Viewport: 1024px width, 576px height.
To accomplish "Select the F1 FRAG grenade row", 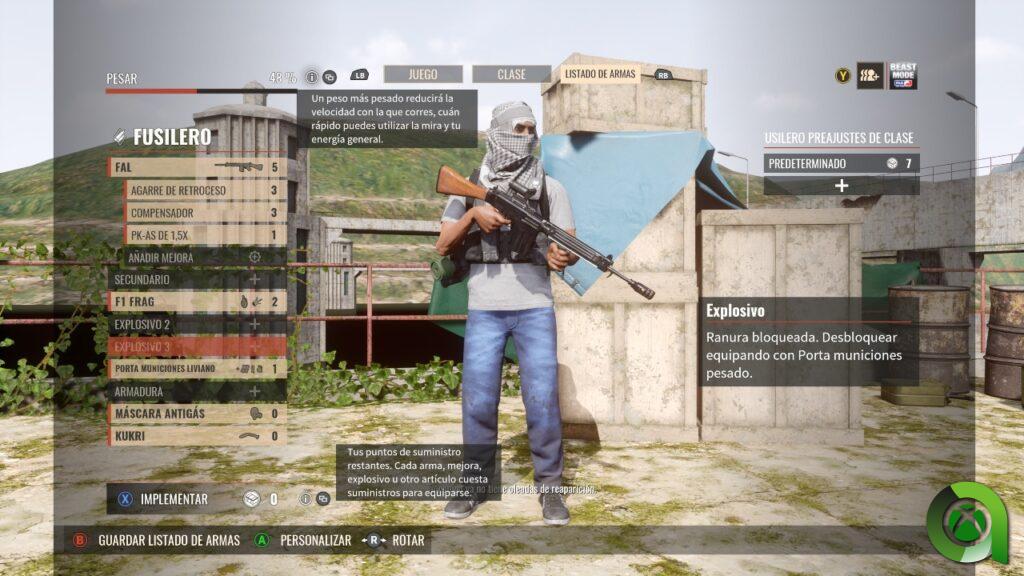I will 197,301.
